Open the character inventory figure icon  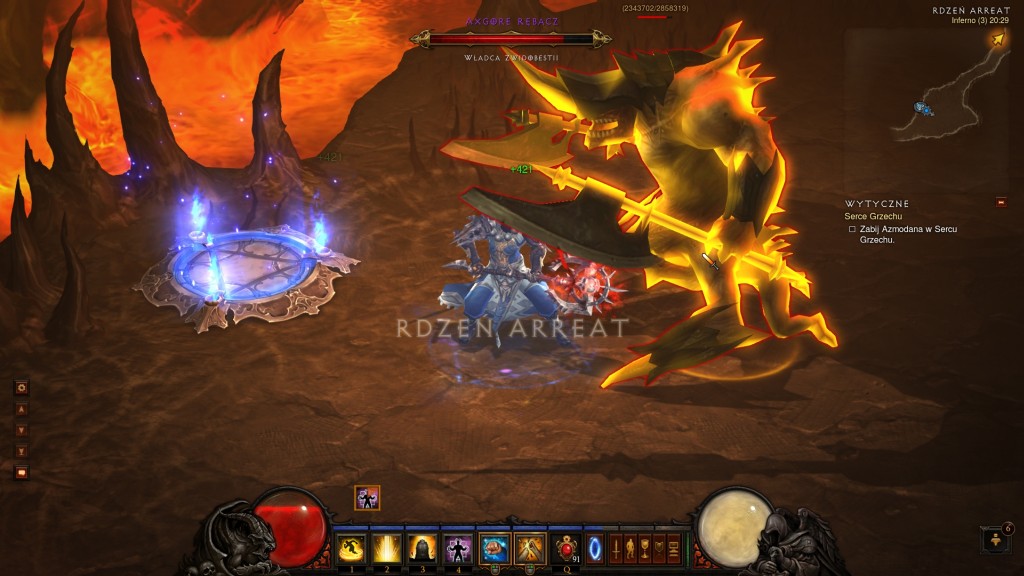coord(630,548)
